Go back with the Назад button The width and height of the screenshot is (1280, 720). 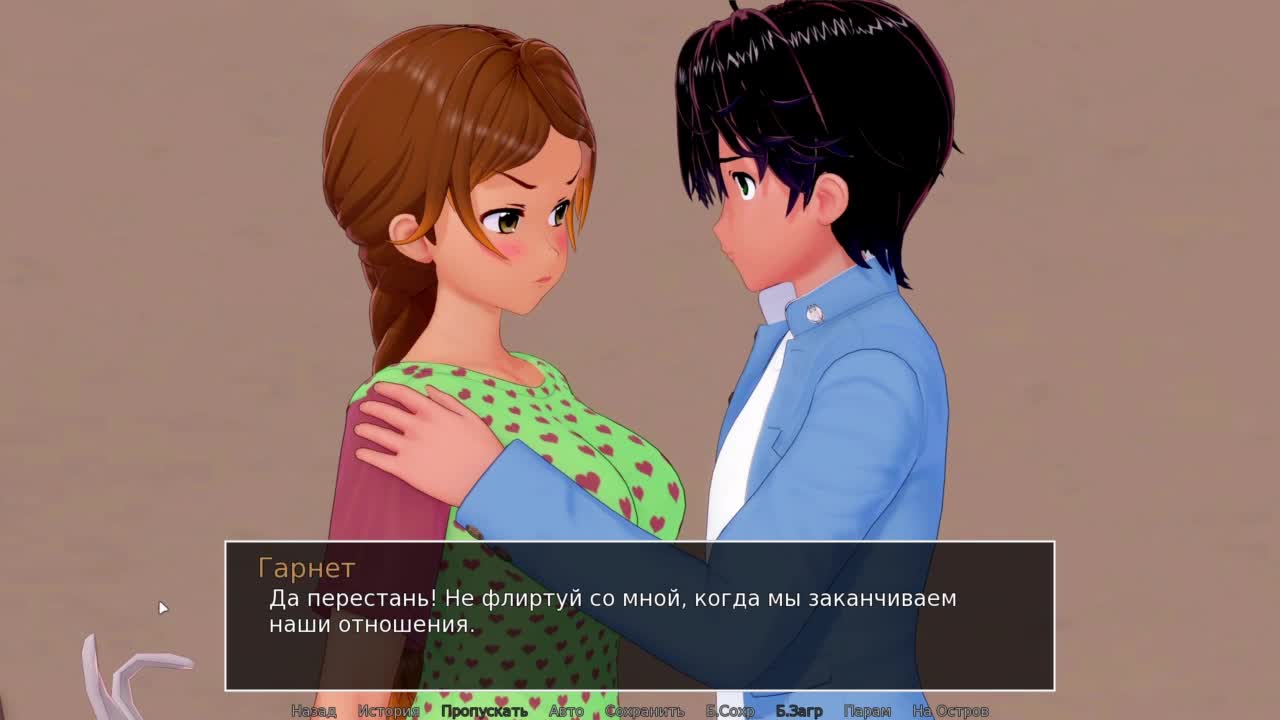[313, 711]
